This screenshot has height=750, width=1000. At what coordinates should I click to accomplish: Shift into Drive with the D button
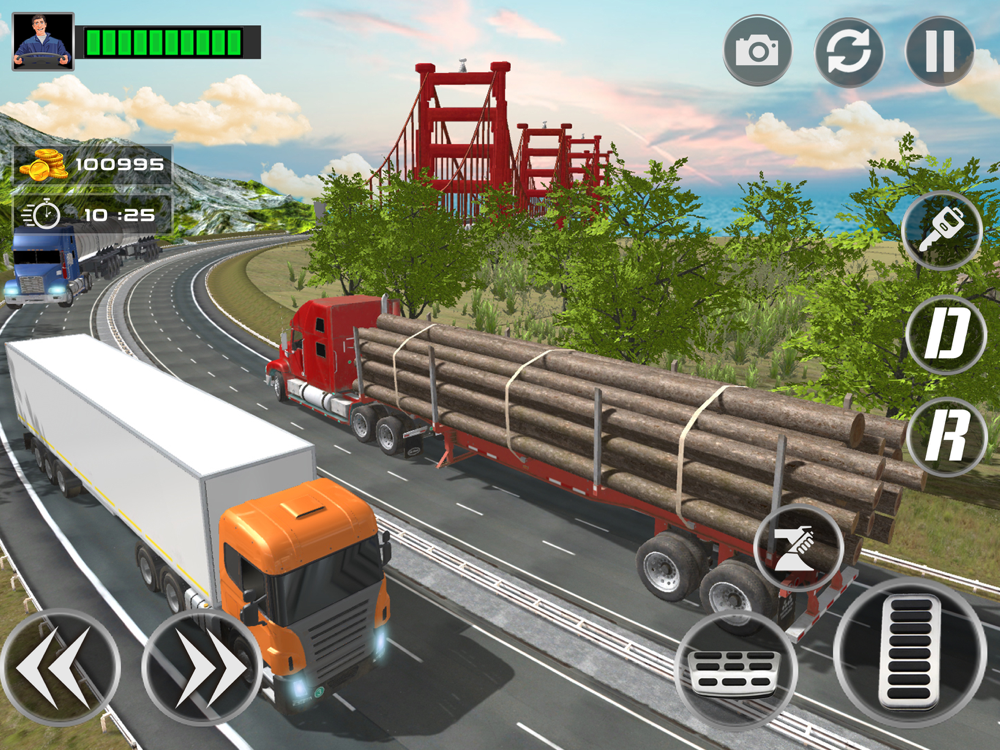[946, 336]
